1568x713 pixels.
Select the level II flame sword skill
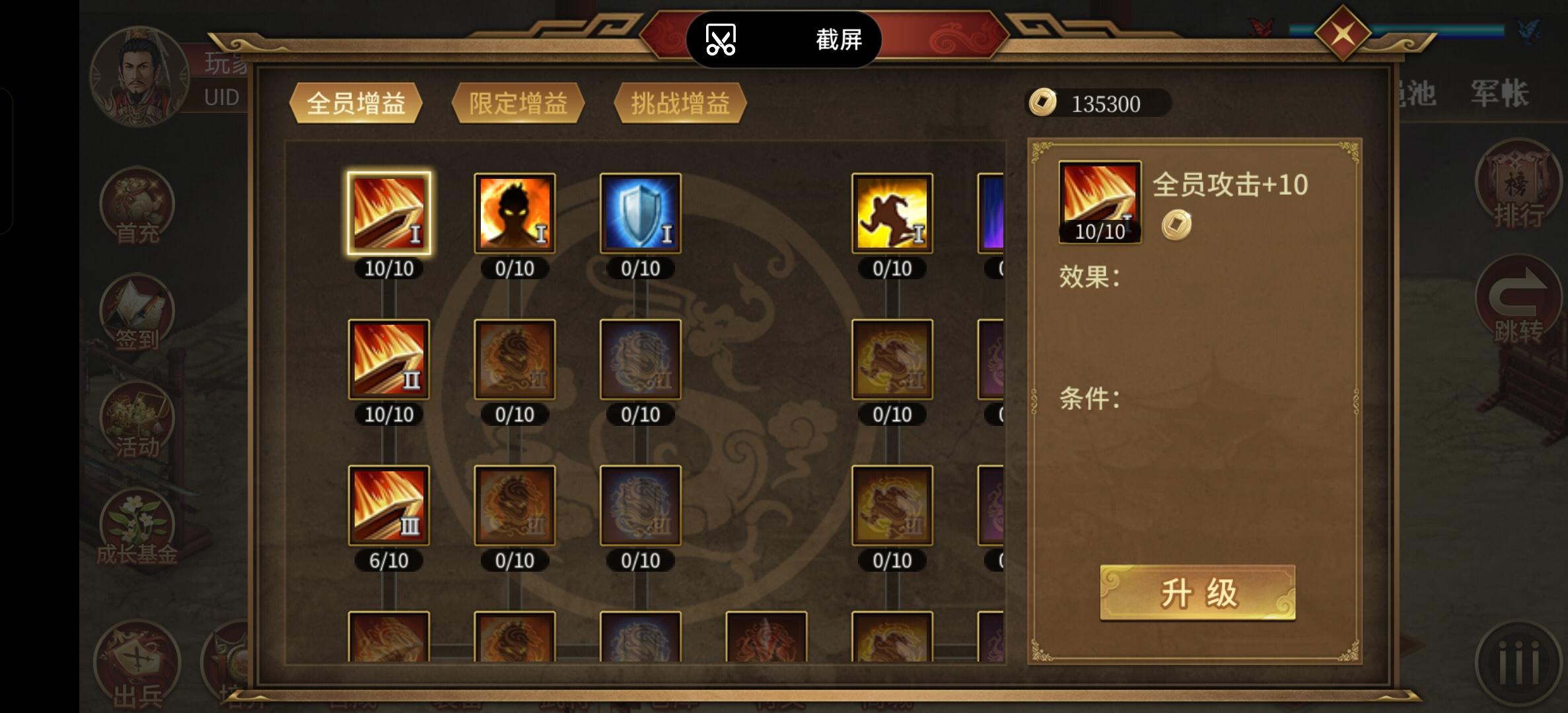(388, 358)
